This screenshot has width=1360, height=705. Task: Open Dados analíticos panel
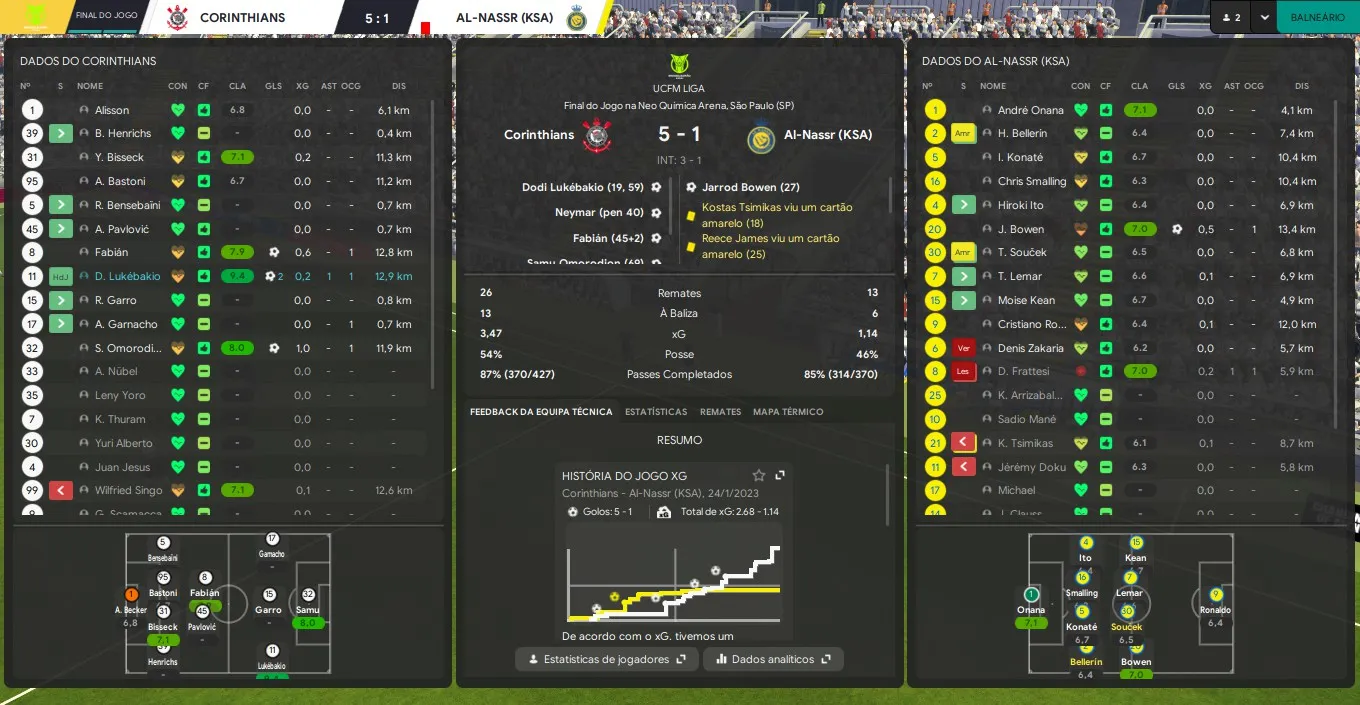point(773,659)
